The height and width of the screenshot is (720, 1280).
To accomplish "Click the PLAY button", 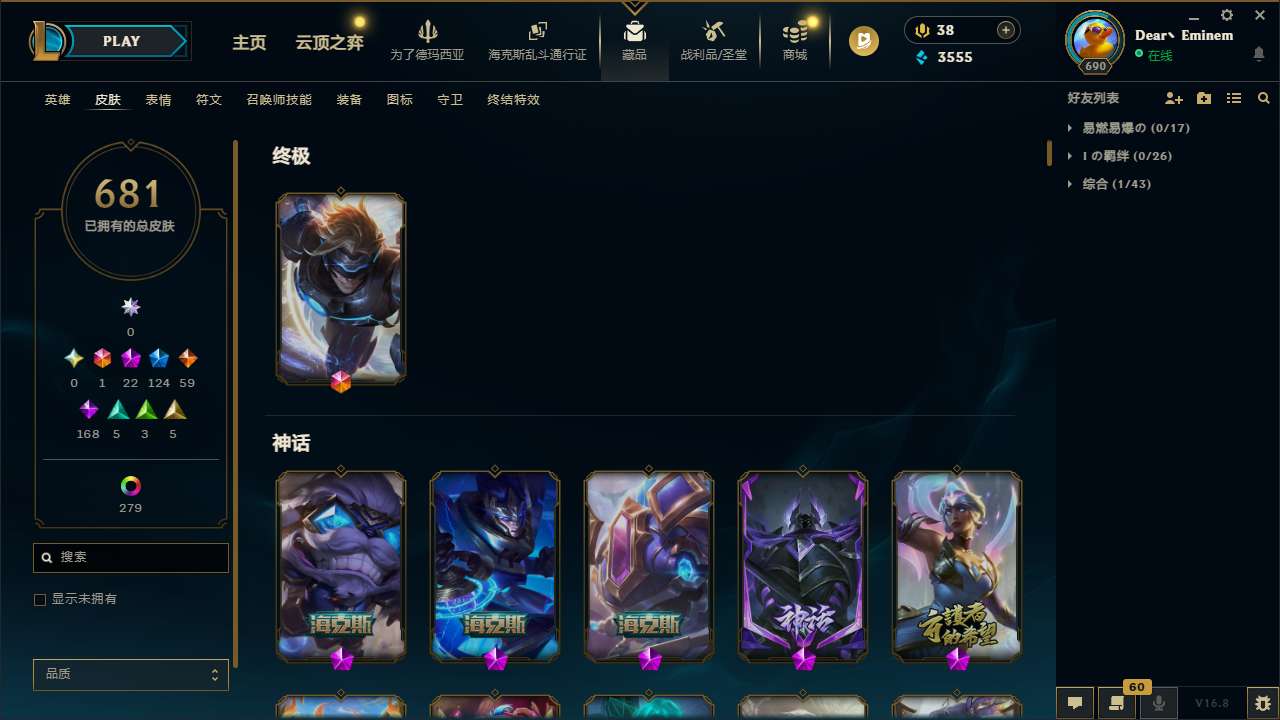I will pos(121,41).
